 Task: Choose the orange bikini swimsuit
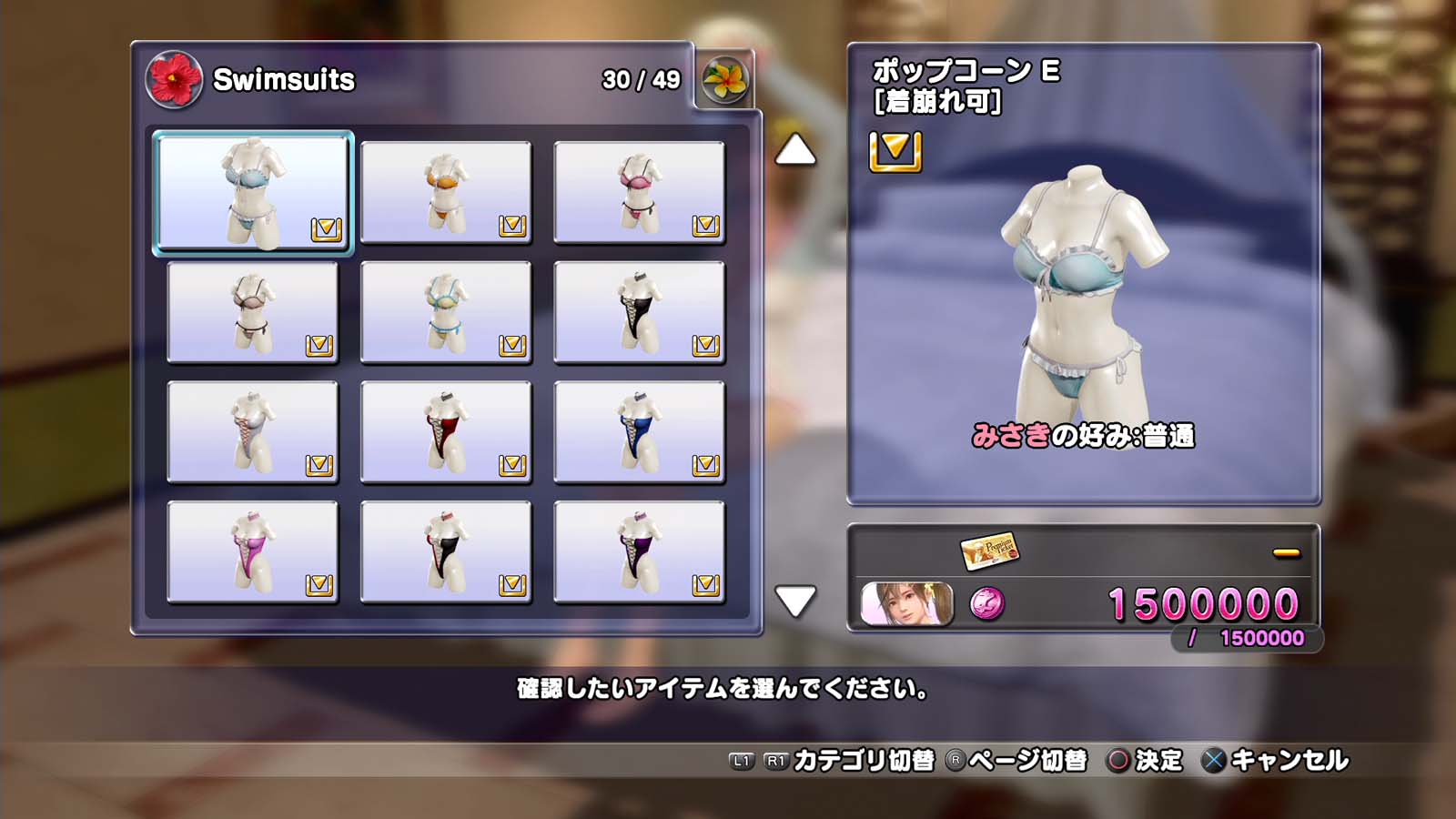446,193
